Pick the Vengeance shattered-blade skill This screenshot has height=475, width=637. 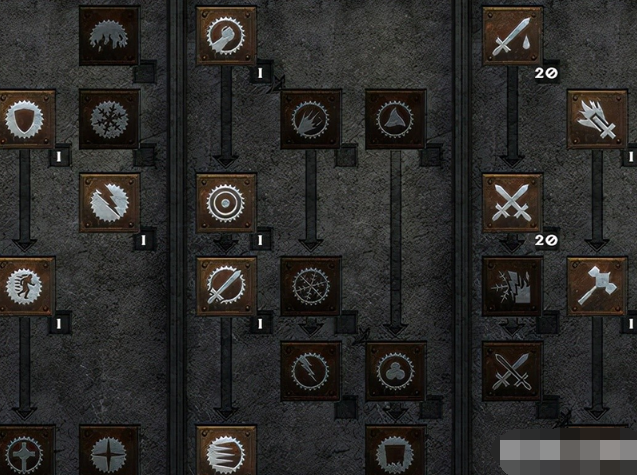[x=512, y=286]
